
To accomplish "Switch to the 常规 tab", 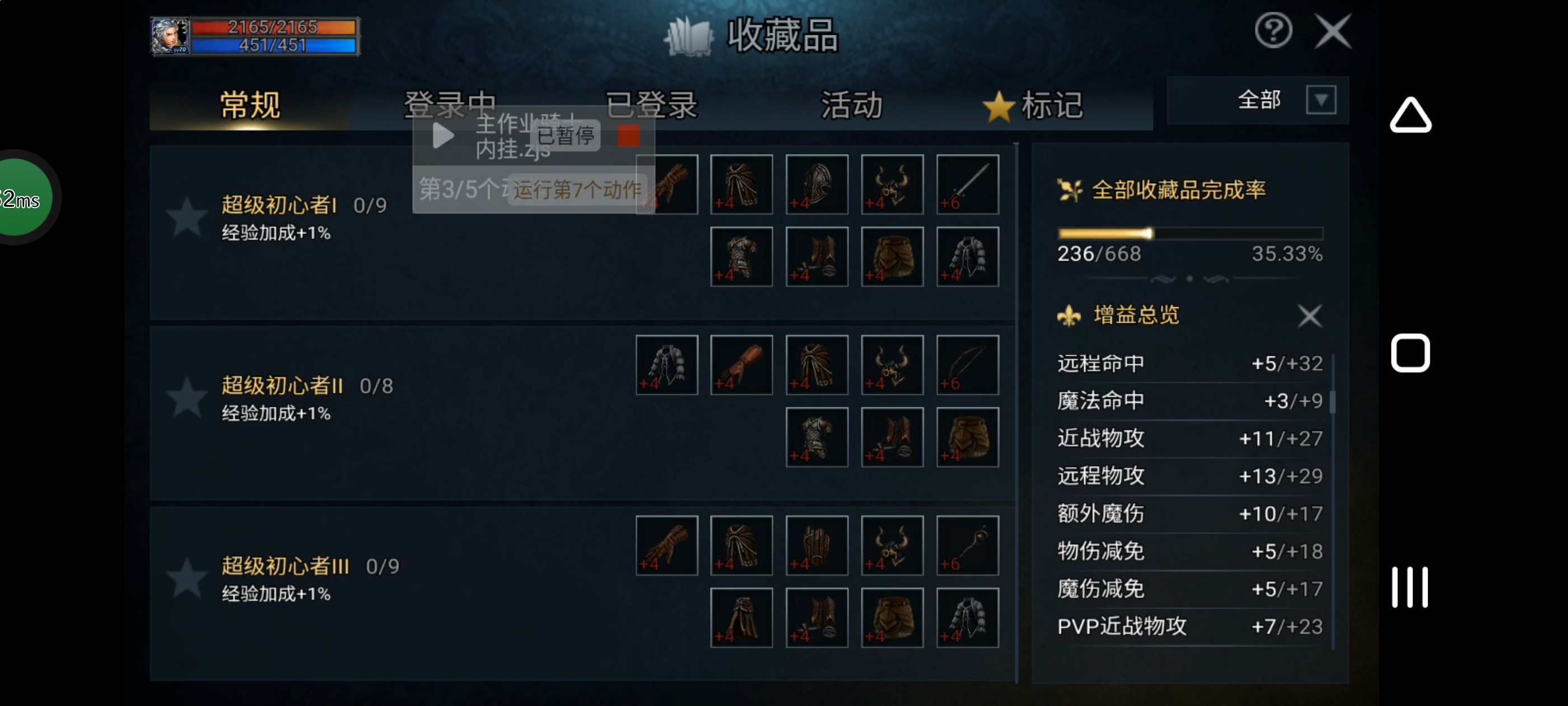I will [250, 105].
